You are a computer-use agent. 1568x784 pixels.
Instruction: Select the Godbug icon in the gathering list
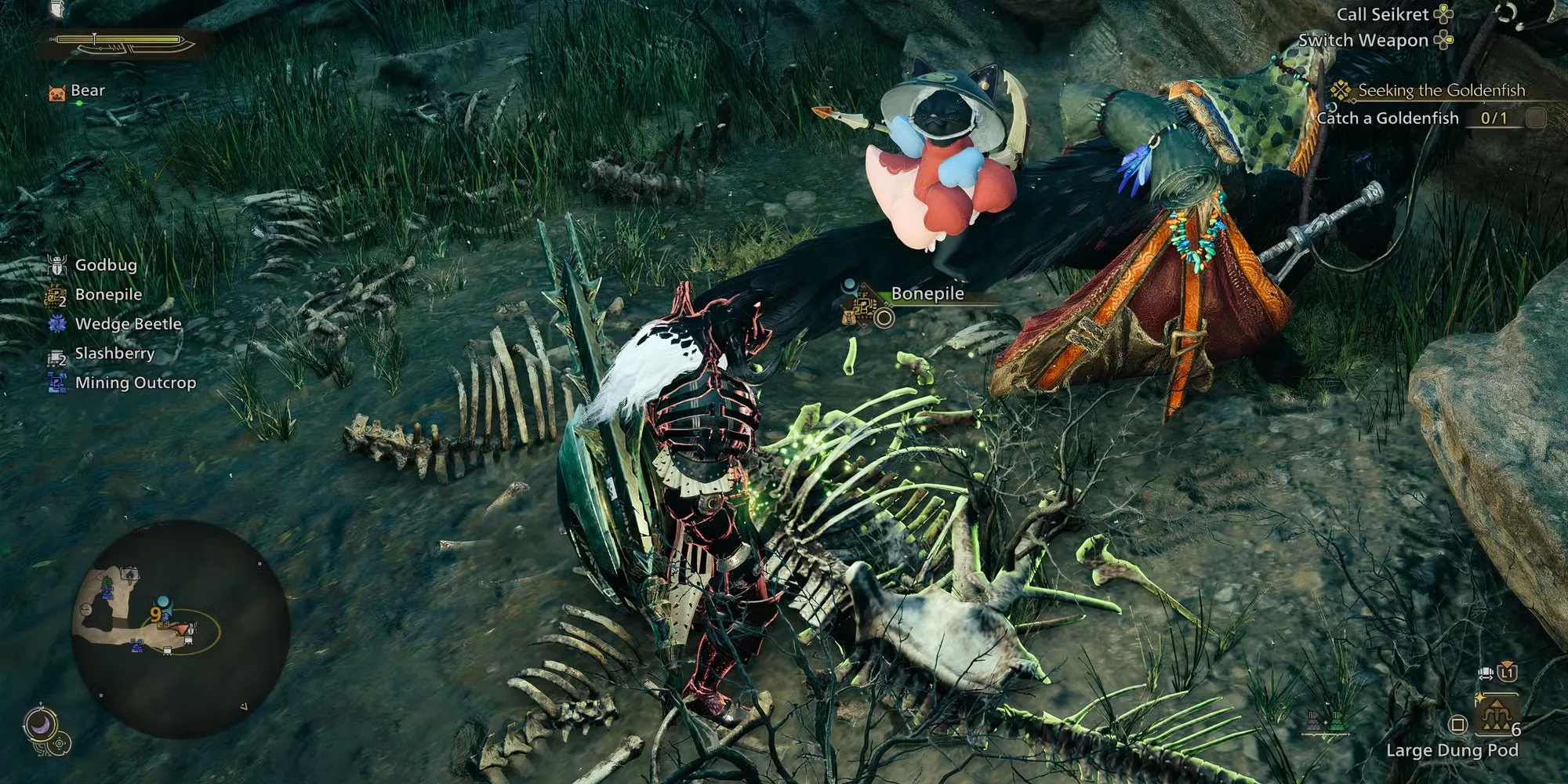pyautogui.click(x=57, y=265)
